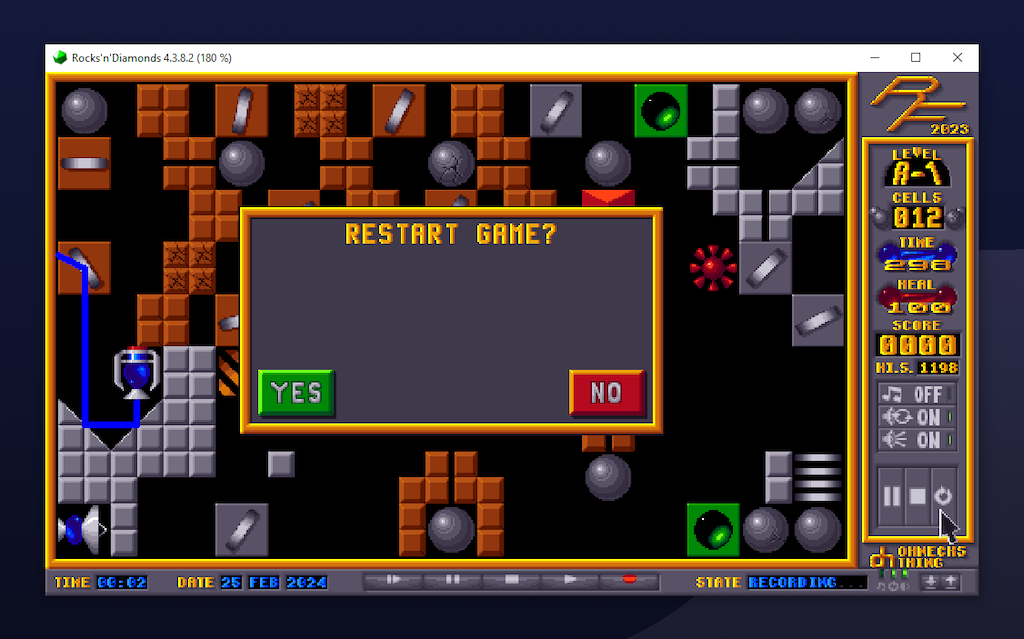
Task: Maximize the game window
Action: [915, 58]
